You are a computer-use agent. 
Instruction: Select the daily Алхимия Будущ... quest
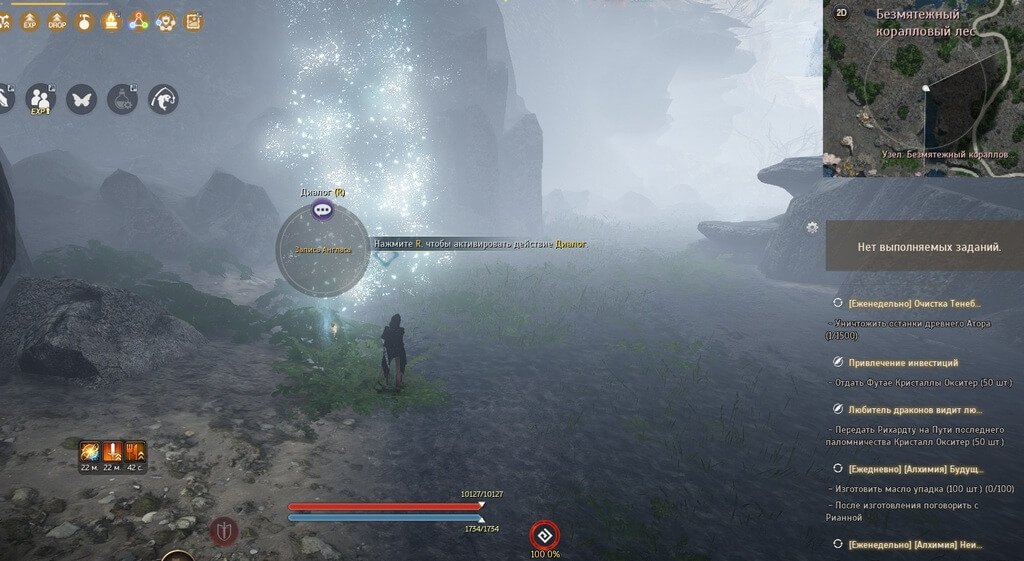click(915, 468)
